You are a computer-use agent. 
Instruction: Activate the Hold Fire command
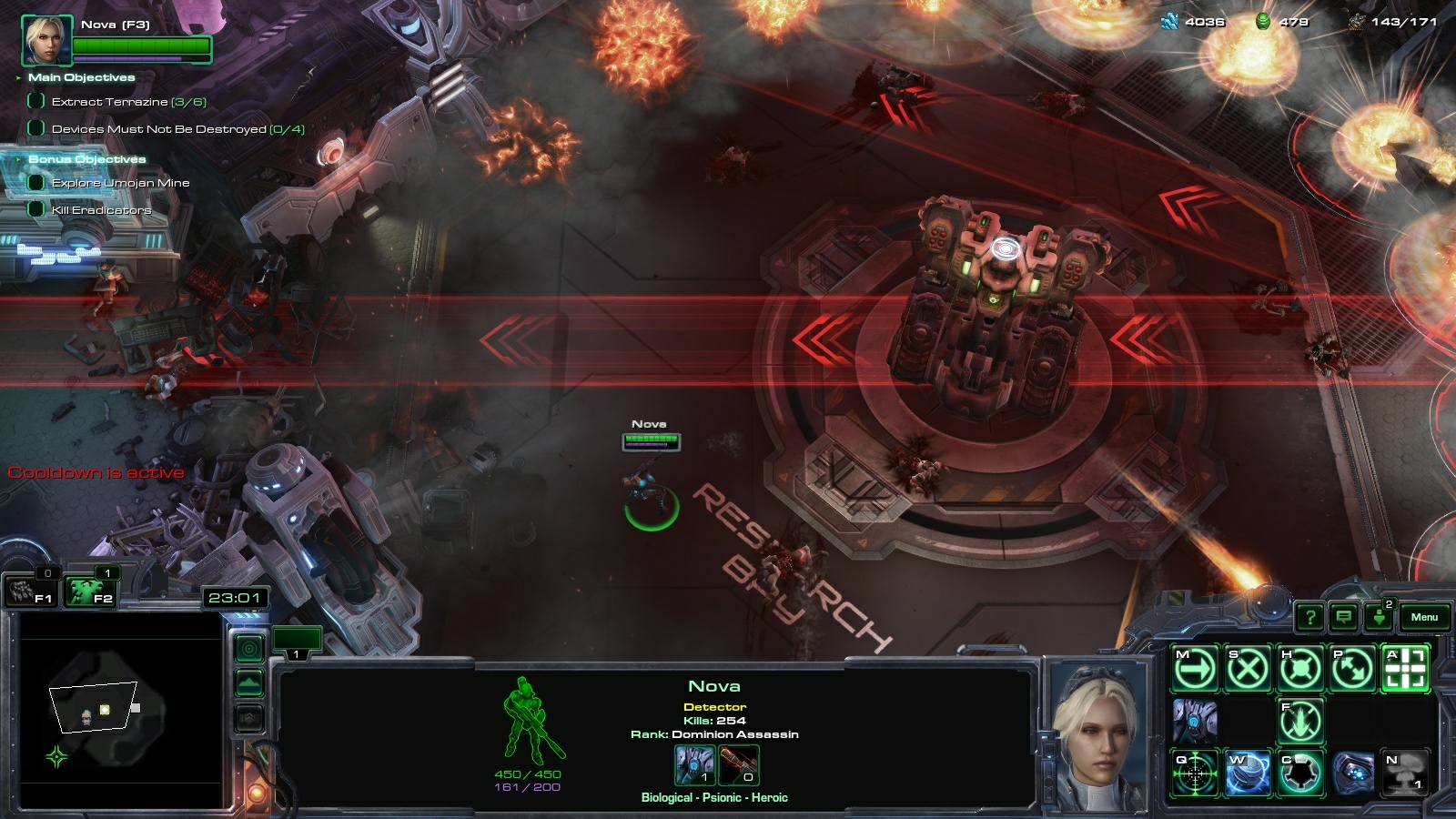(x=1300, y=722)
